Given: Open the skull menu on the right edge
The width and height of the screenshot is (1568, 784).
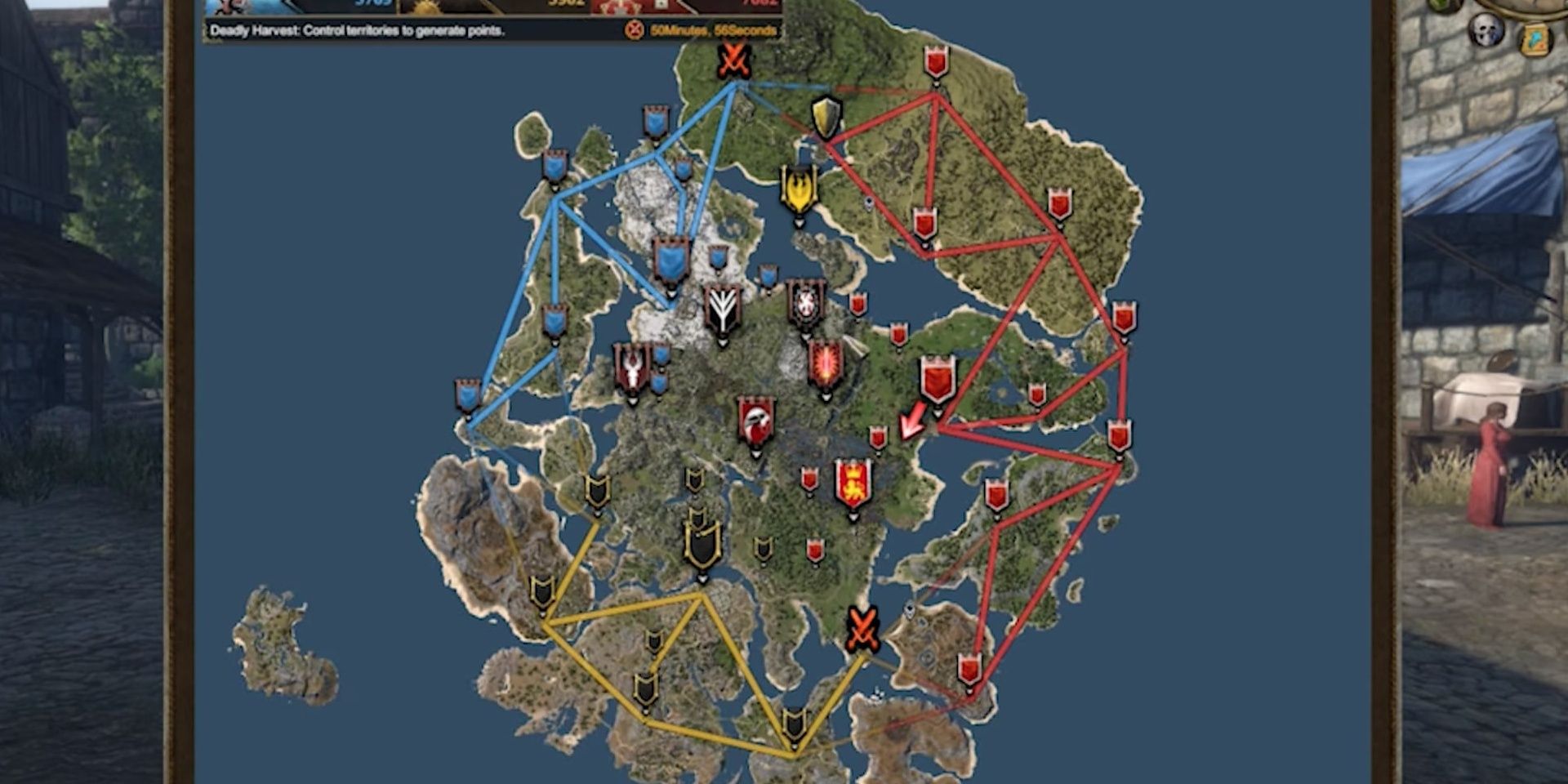Looking at the screenshot, I should [x=1486, y=29].
